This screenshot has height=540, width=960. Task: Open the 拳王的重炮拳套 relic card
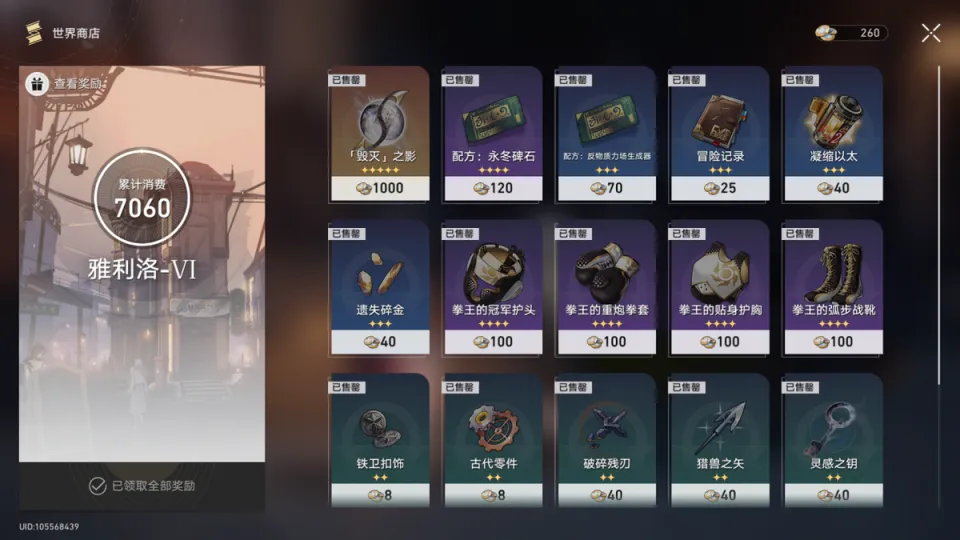point(605,288)
